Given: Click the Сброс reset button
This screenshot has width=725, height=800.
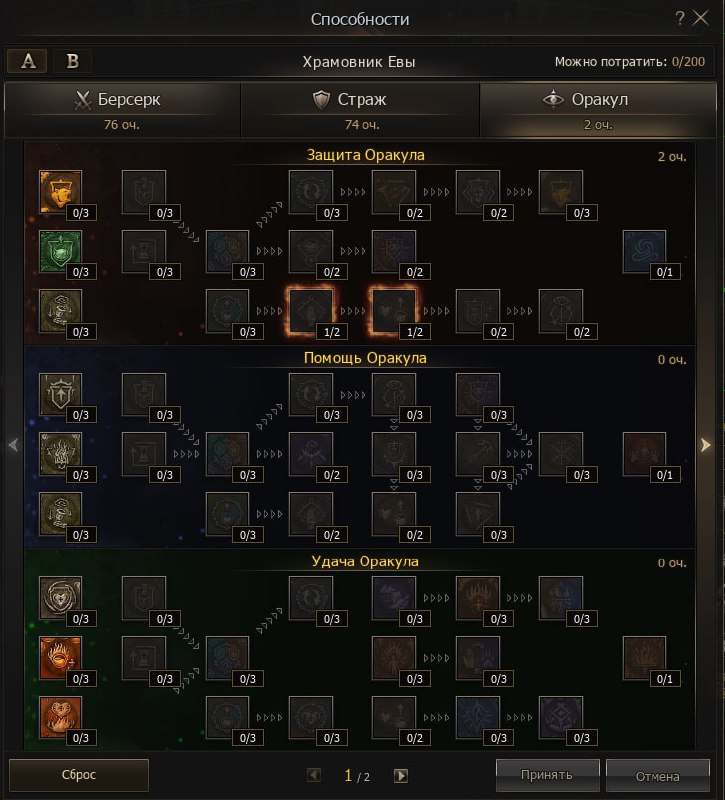Looking at the screenshot, I should tap(79, 775).
